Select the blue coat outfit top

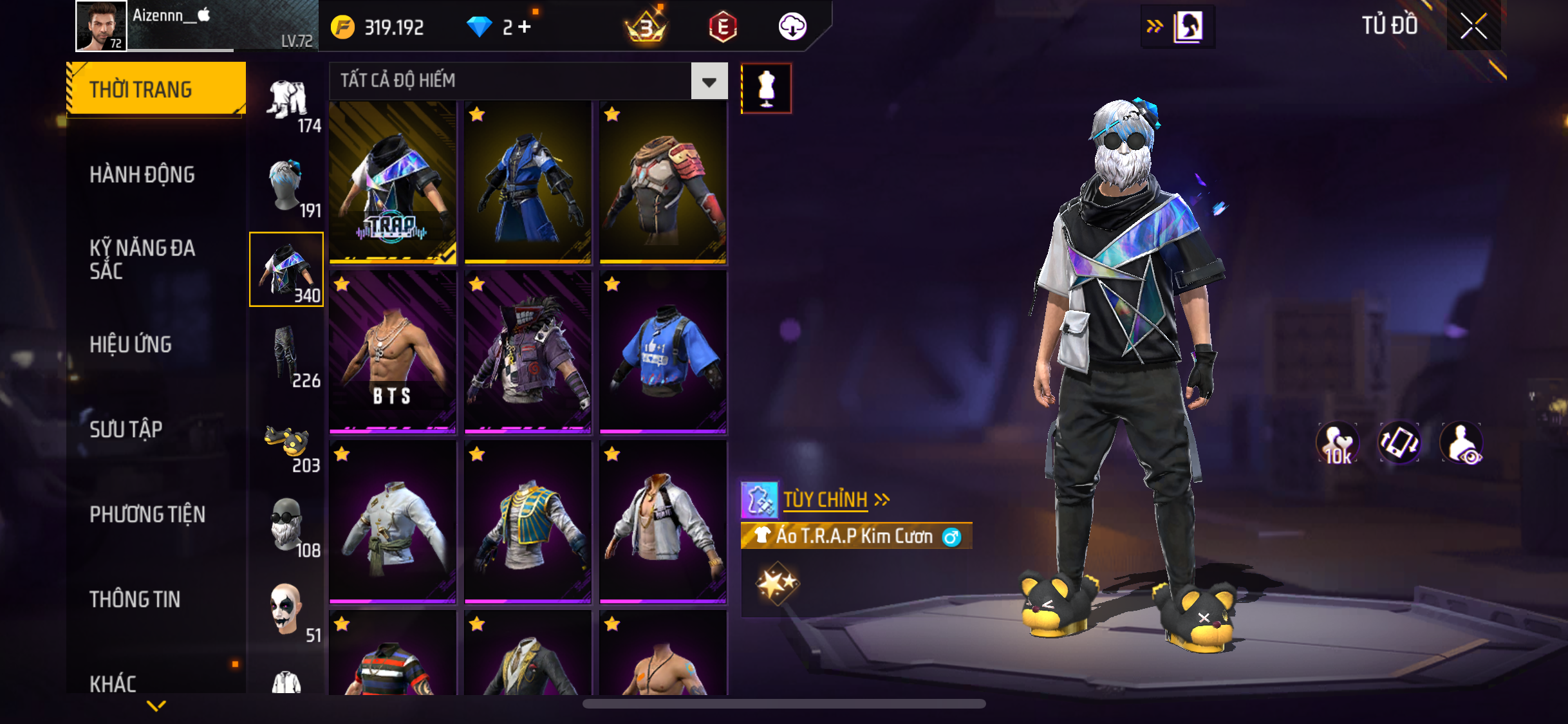528,183
